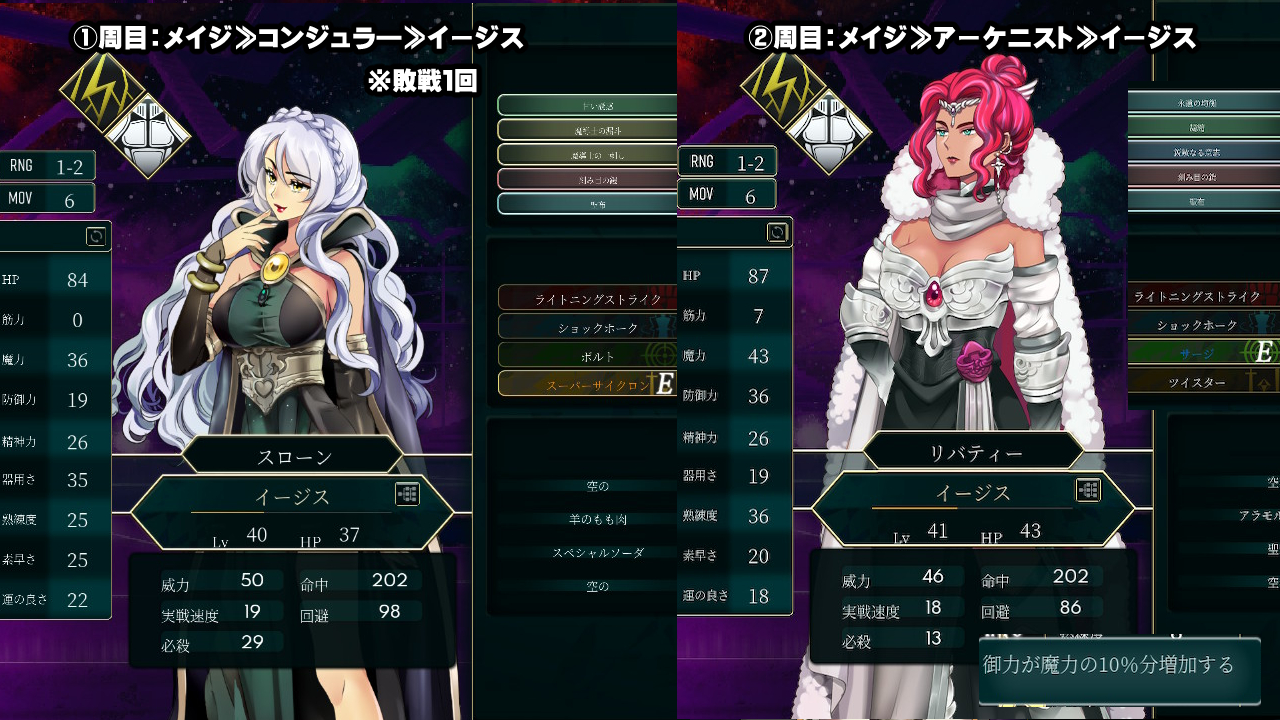1280x720 pixels.
Task: Open class grid icon beside スローン's イージス
Action: (407, 494)
